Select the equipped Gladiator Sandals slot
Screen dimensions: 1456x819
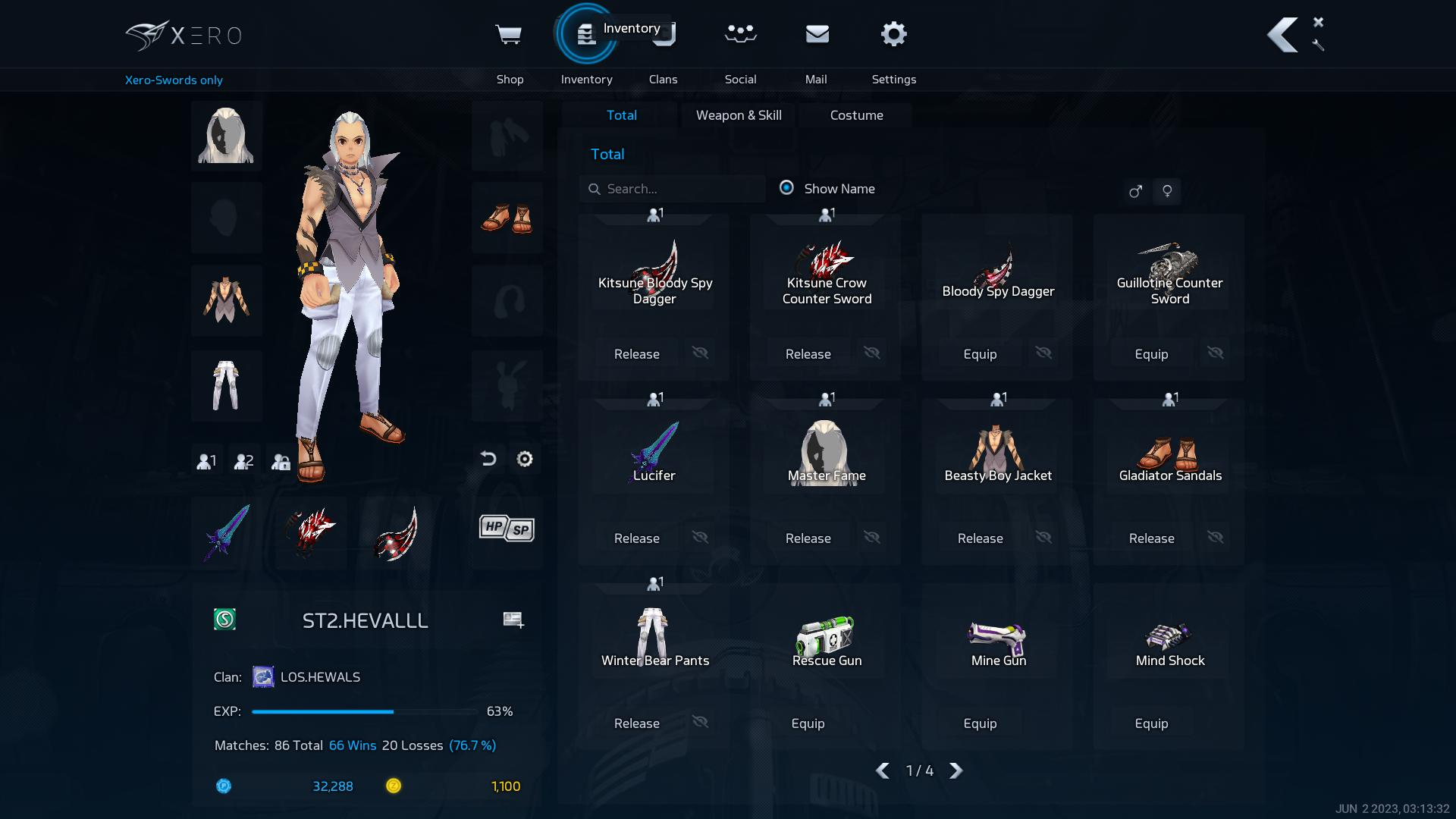[507, 218]
